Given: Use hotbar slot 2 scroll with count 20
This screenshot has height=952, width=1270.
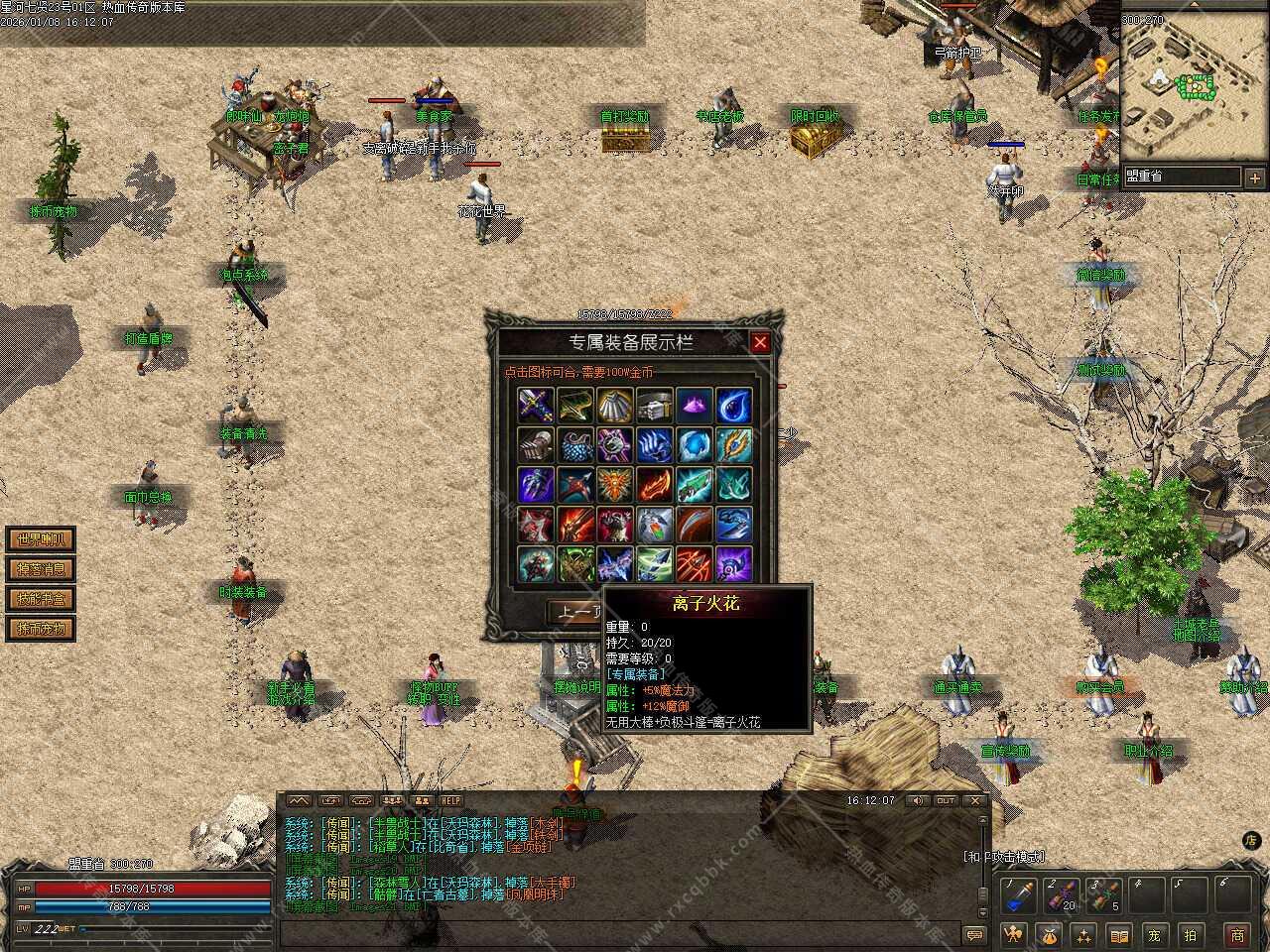Looking at the screenshot, I should (x=1062, y=896).
